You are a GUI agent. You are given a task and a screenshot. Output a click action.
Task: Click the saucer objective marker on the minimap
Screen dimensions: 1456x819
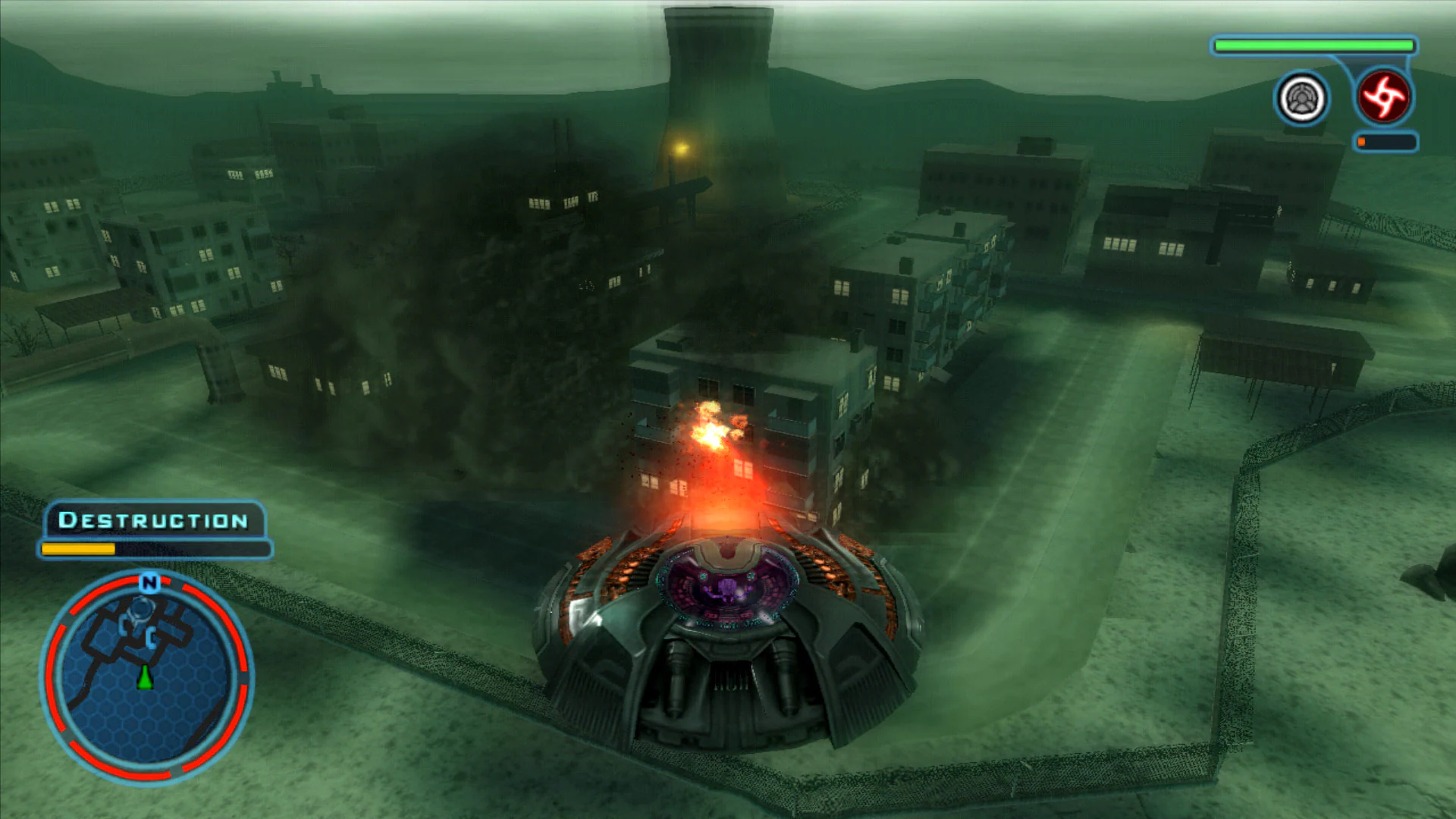pyautogui.click(x=140, y=609)
